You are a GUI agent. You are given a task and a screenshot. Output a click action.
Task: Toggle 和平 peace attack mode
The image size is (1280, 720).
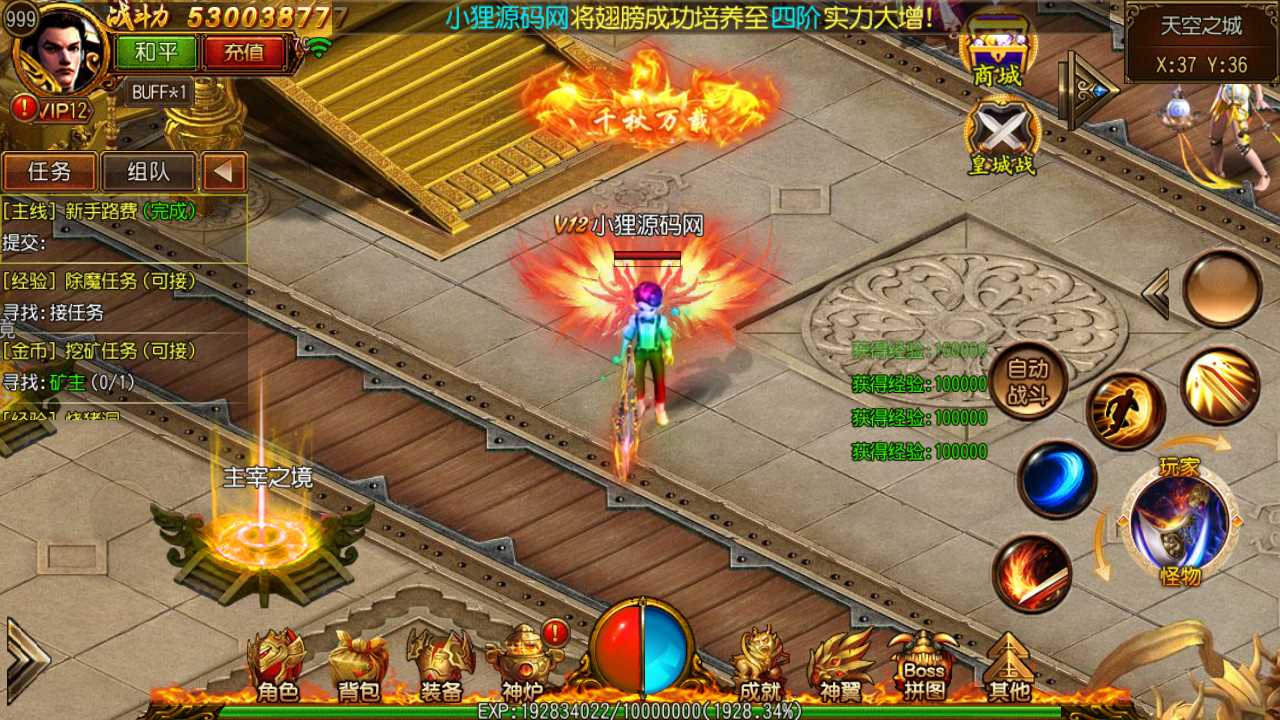point(155,52)
